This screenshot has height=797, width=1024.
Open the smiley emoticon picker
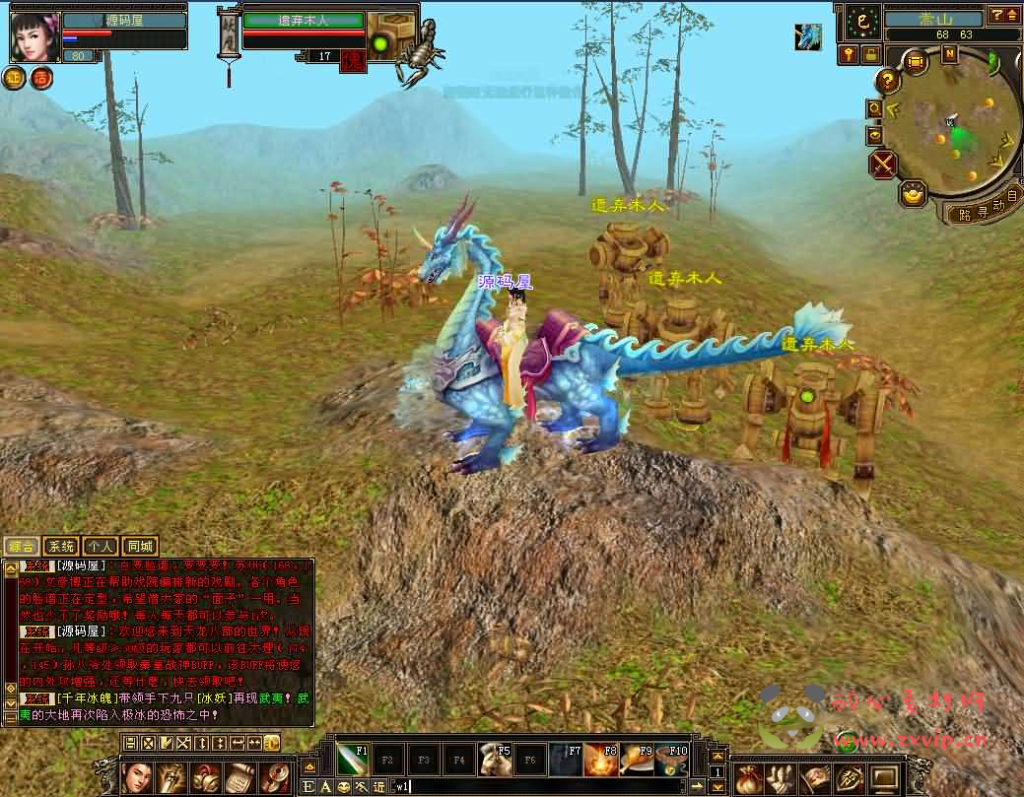coord(343,787)
